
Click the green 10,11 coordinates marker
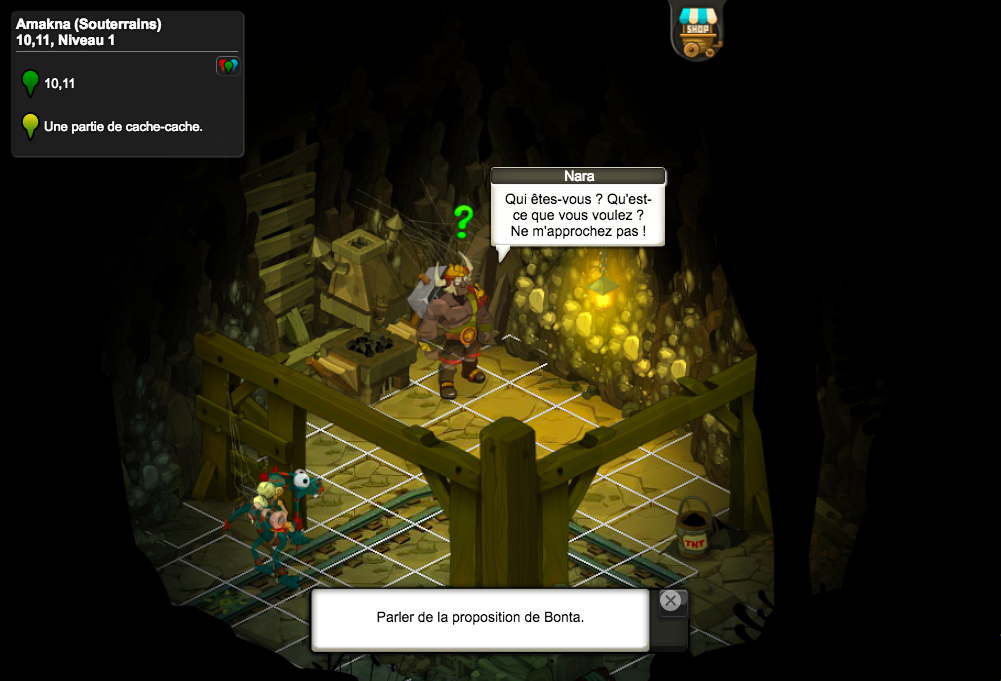click(31, 83)
